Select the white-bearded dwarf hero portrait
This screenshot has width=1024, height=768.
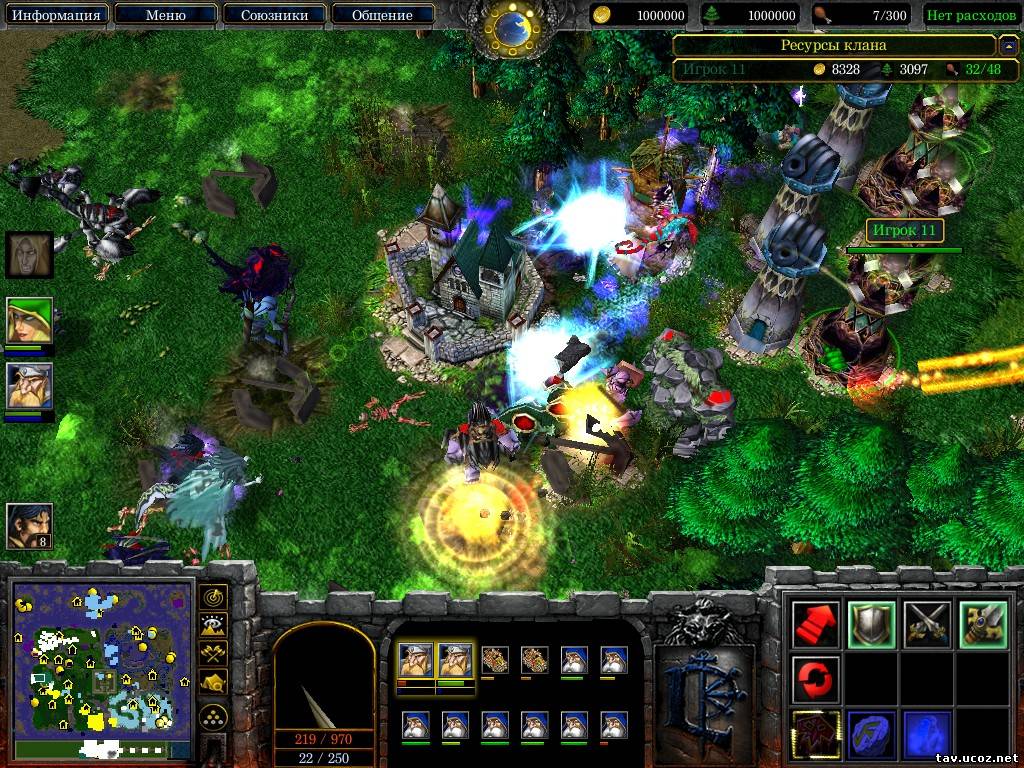(29, 385)
